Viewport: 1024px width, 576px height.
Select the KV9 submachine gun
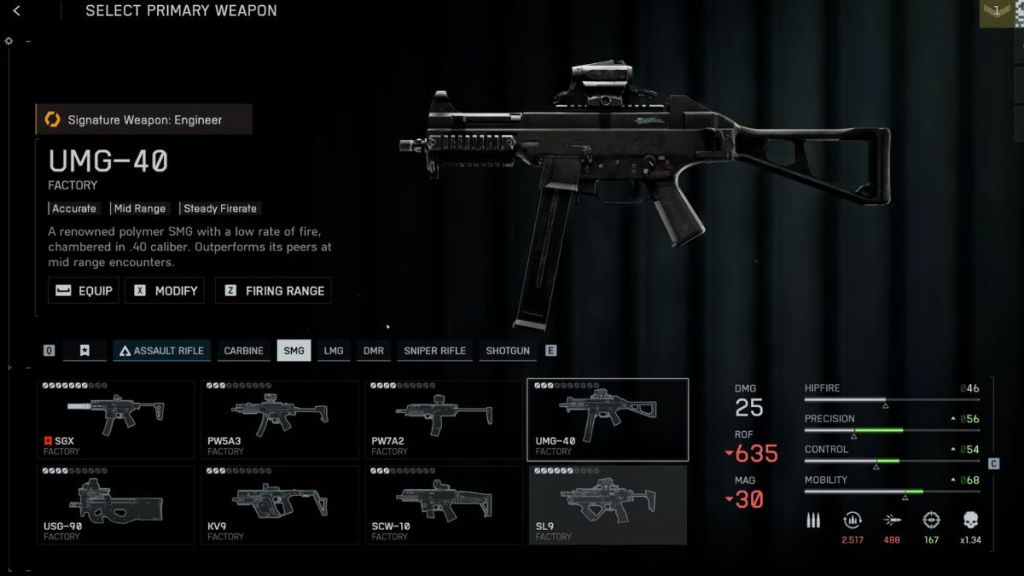(280, 505)
